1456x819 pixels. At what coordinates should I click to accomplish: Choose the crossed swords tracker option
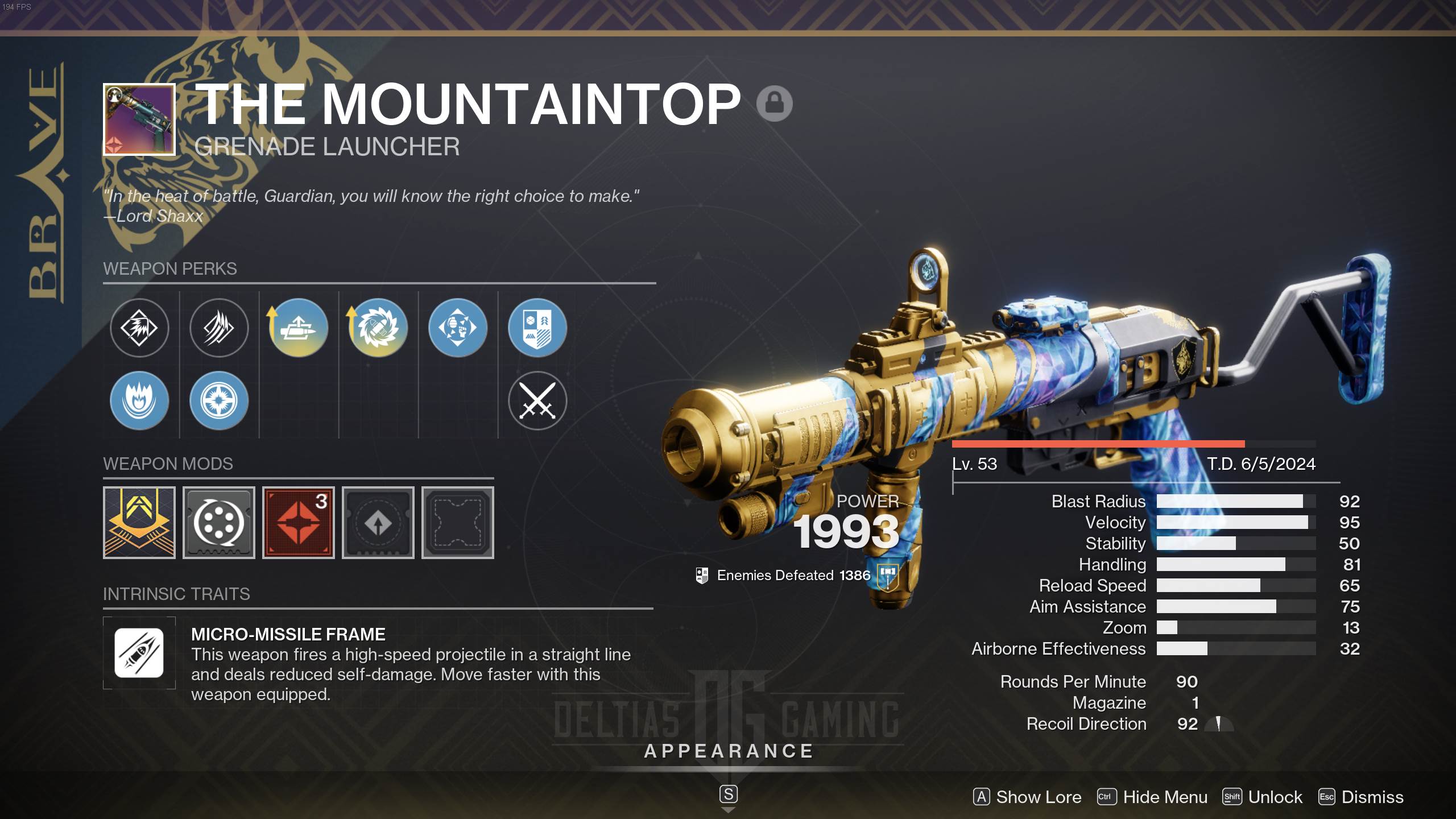[537, 401]
